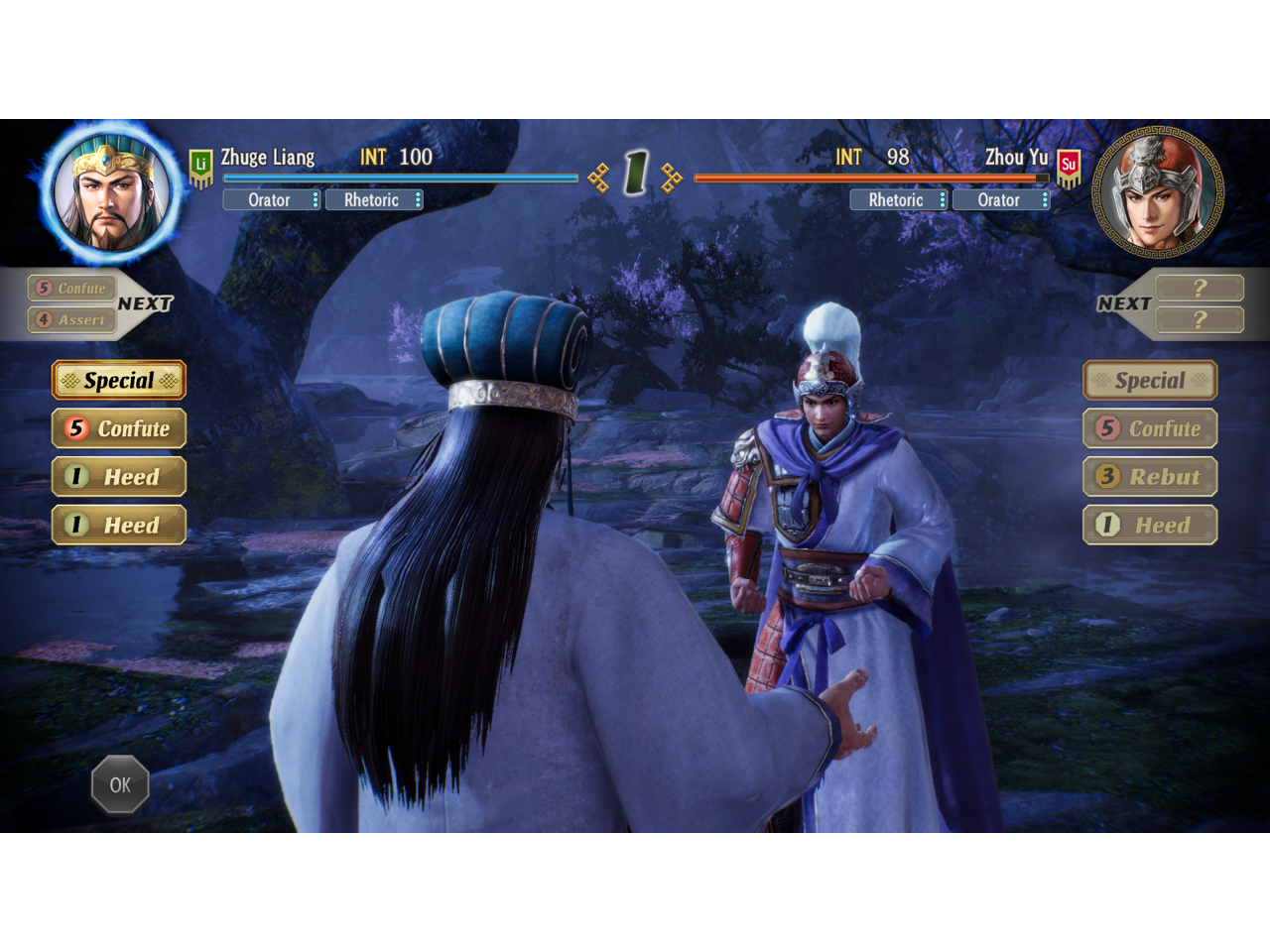Show Zhou Yu's Rhetoric trait
Viewport: 1270px width, 952px height.
click(898, 200)
